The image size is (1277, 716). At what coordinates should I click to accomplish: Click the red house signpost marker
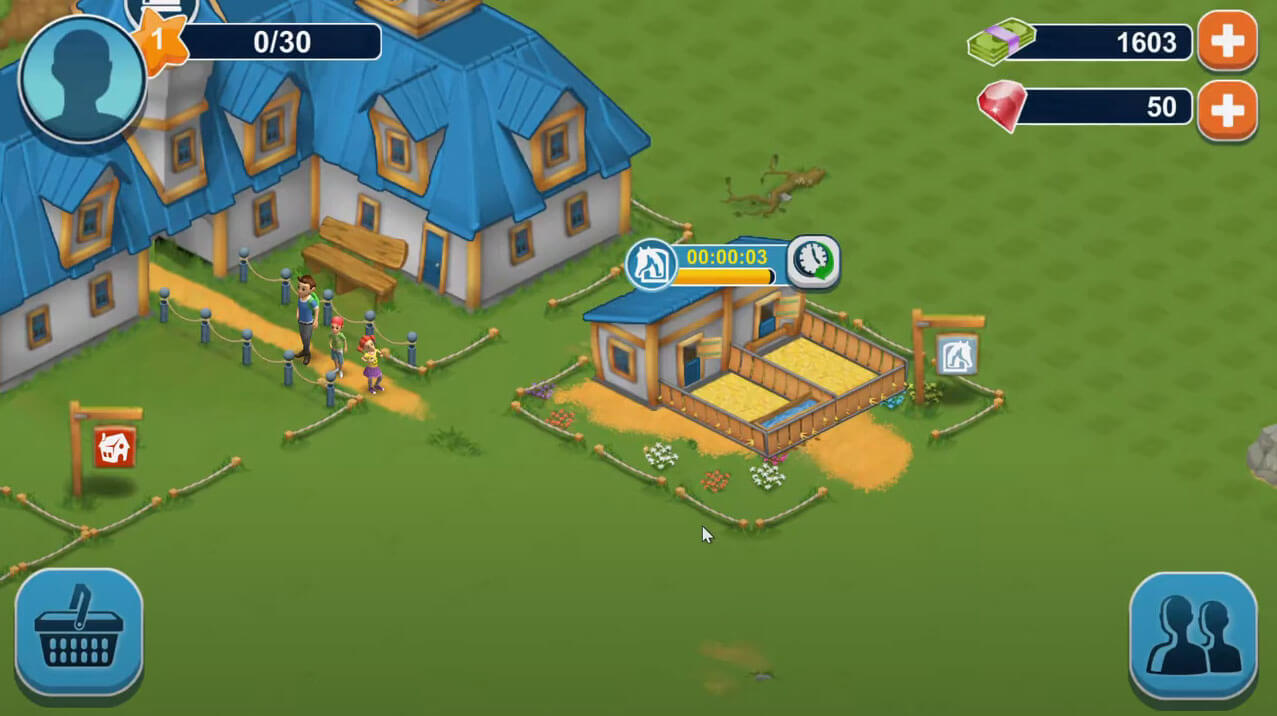click(x=115, y=447)
